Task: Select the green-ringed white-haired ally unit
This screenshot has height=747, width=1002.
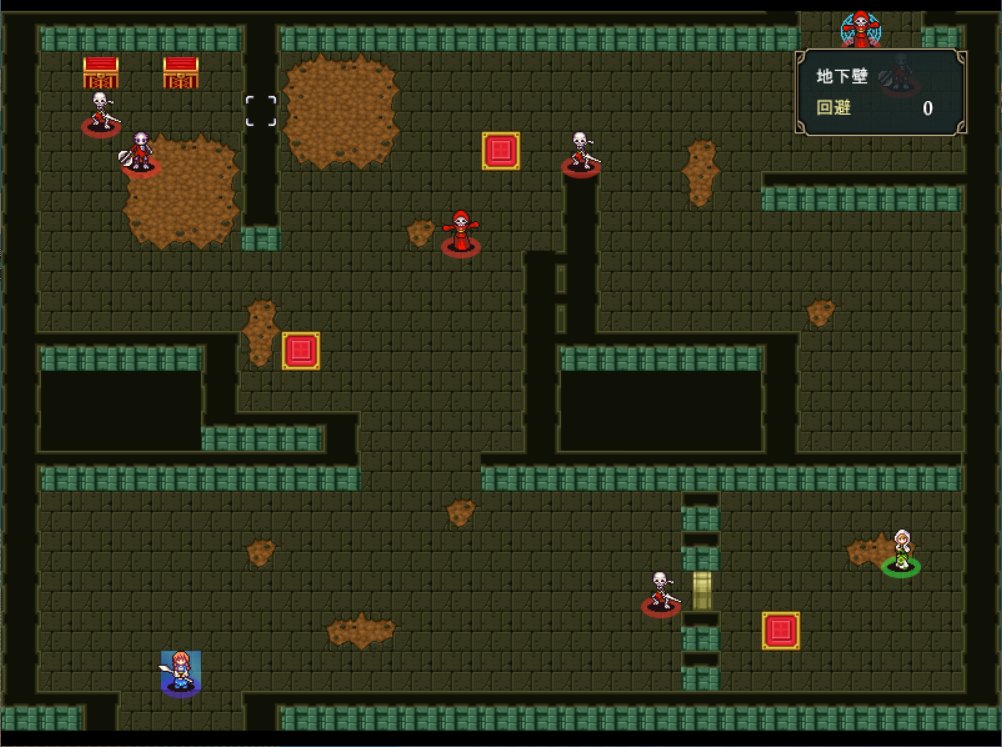Action: click(901, 552)
